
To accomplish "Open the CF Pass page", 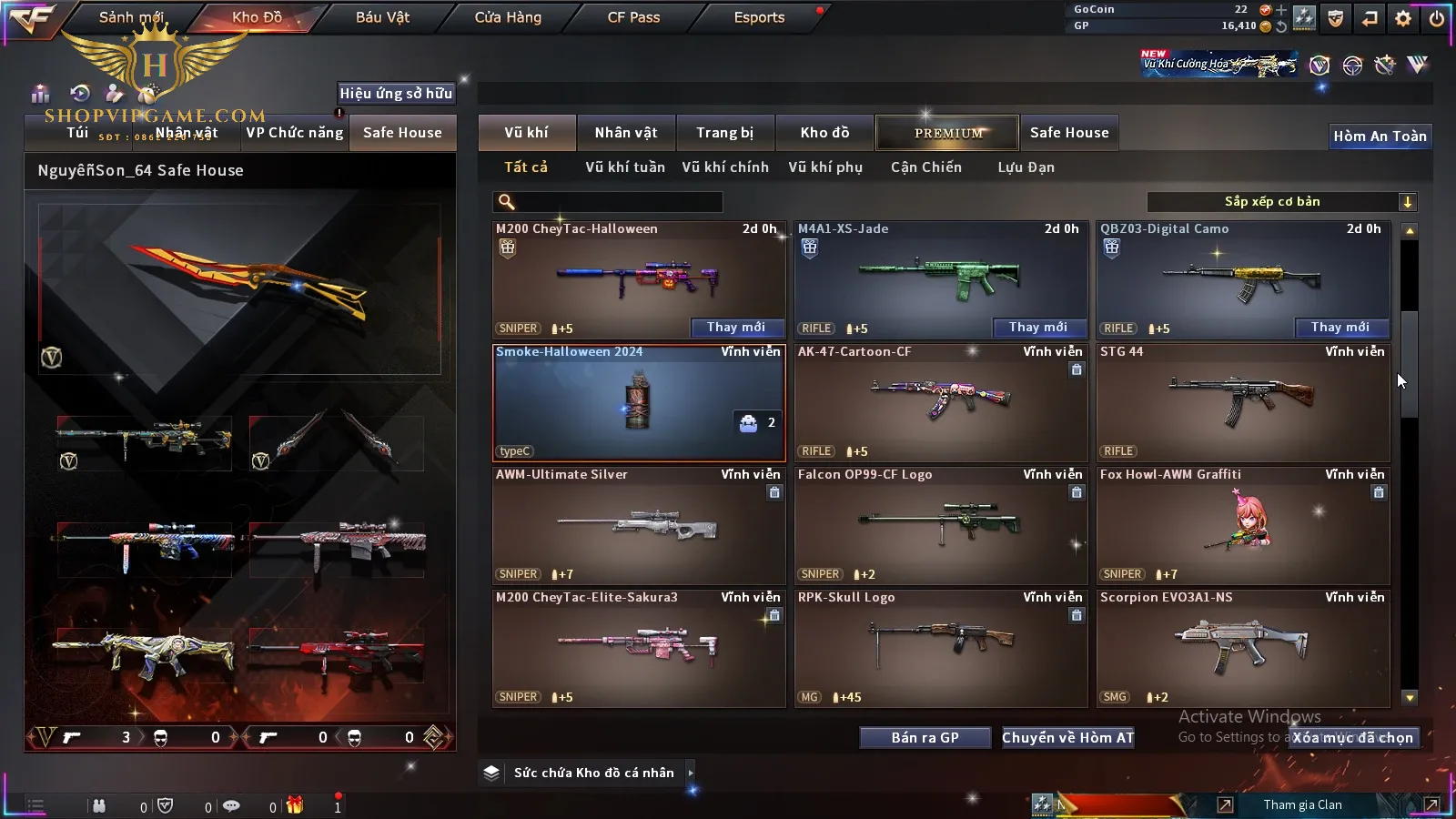I will pyautogui.click(x=633, y=17).
